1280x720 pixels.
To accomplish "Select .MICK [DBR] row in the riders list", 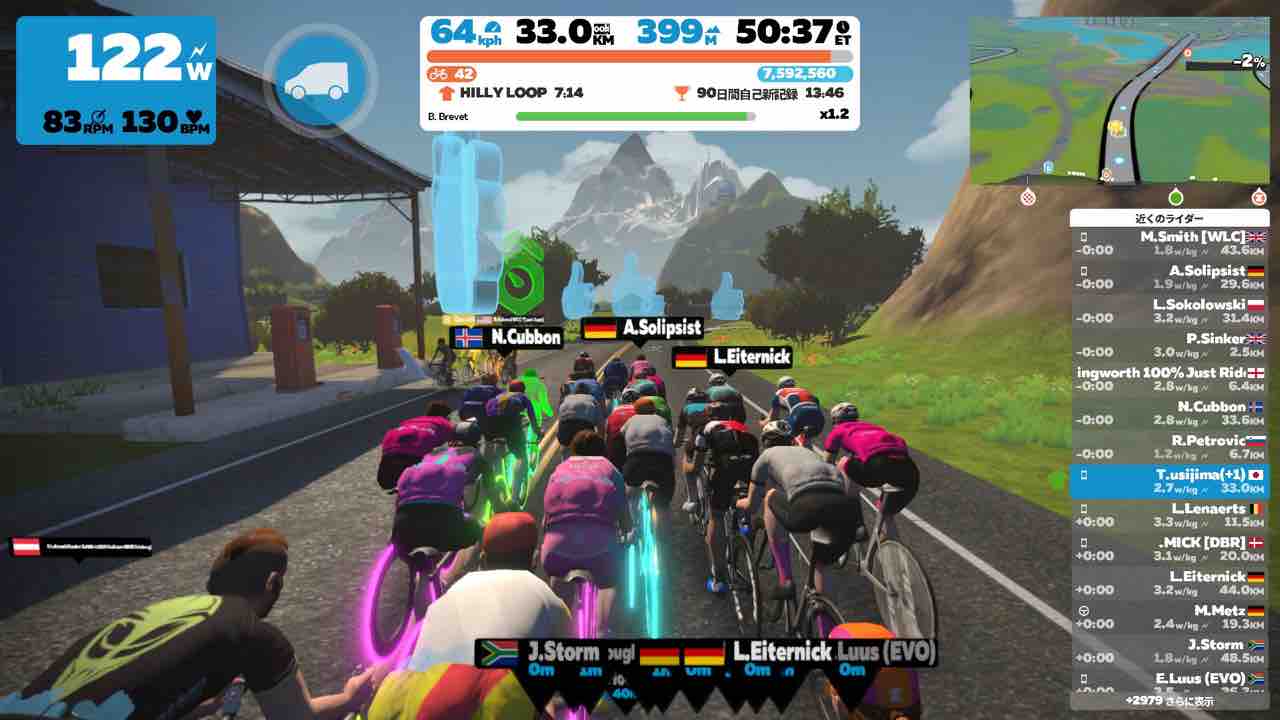I will tap(1169, 550).
